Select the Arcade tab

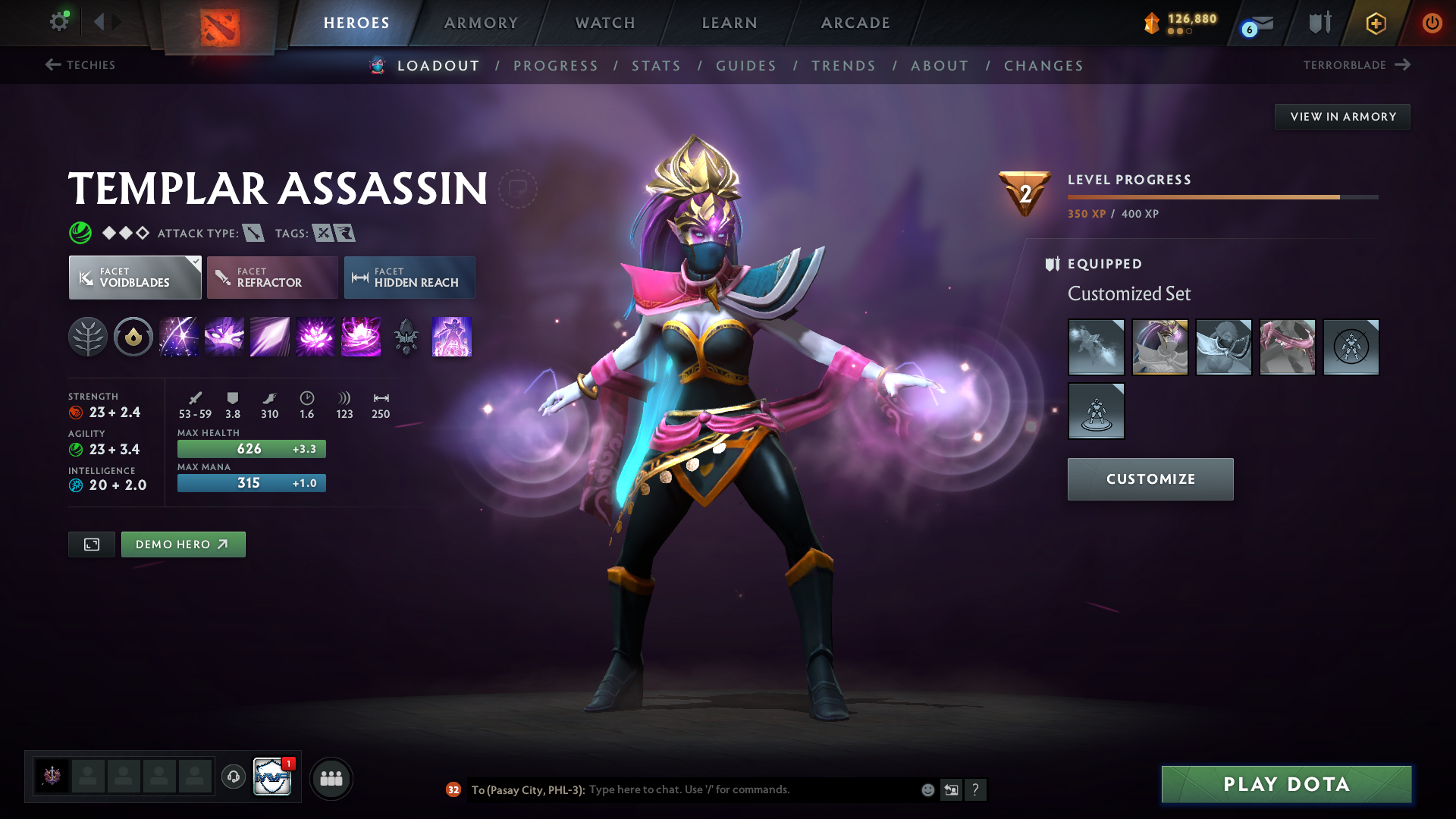(x=855, y=23)
